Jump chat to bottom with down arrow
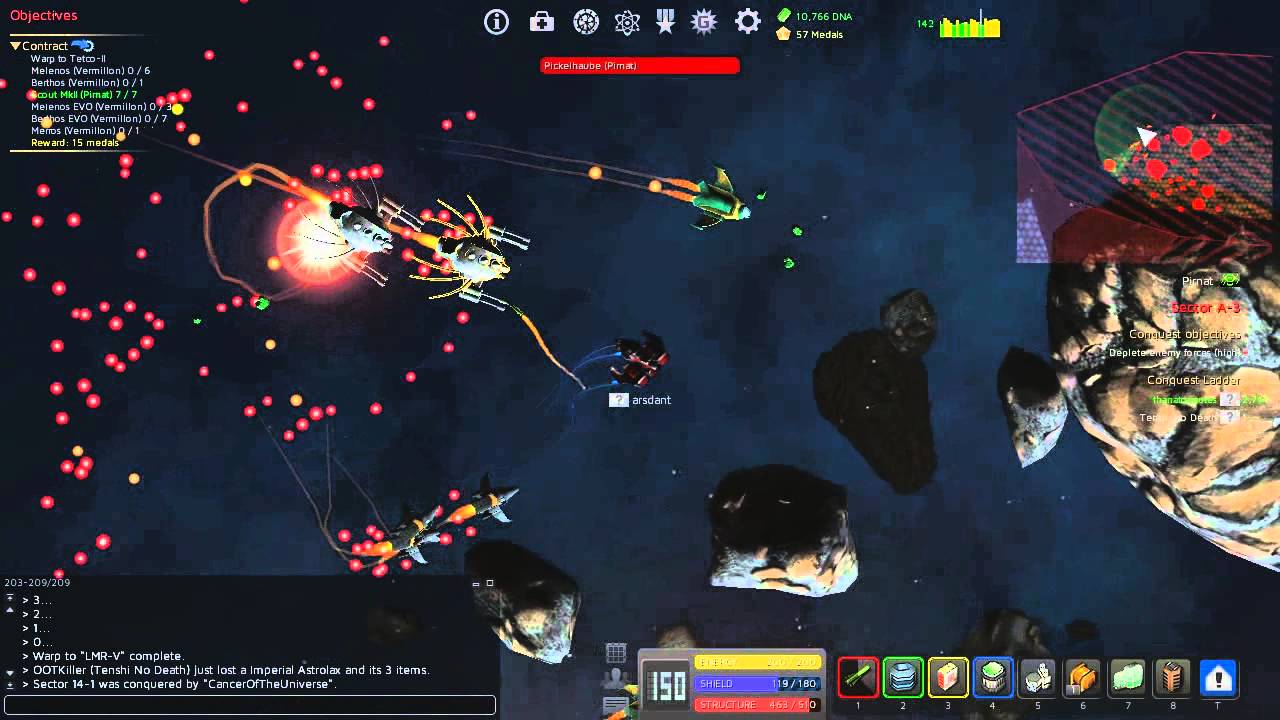The width and height of the screenshot is (1280, 720). coord(9,684)
